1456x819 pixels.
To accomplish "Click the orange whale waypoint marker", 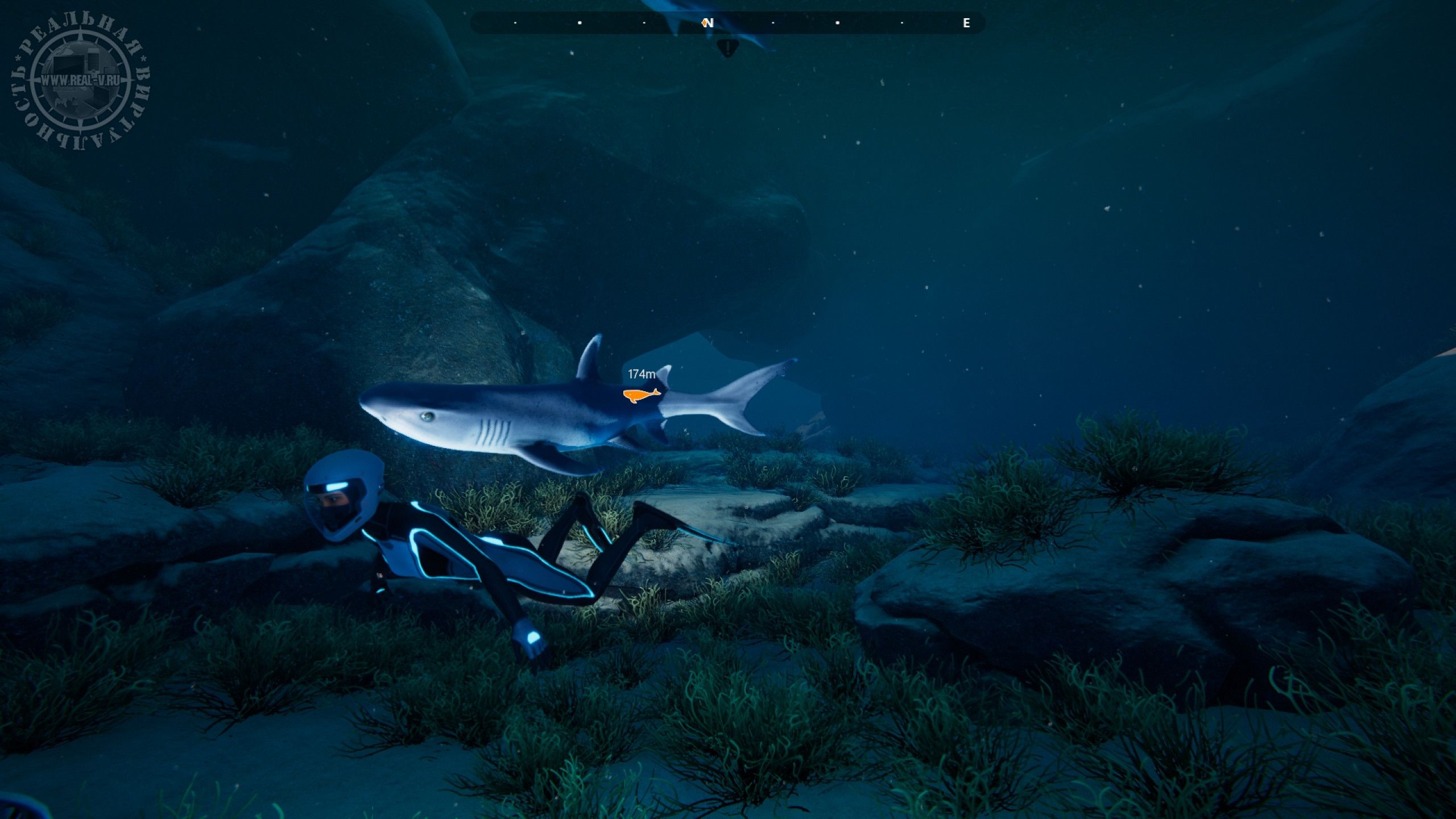I will [641, 395].
